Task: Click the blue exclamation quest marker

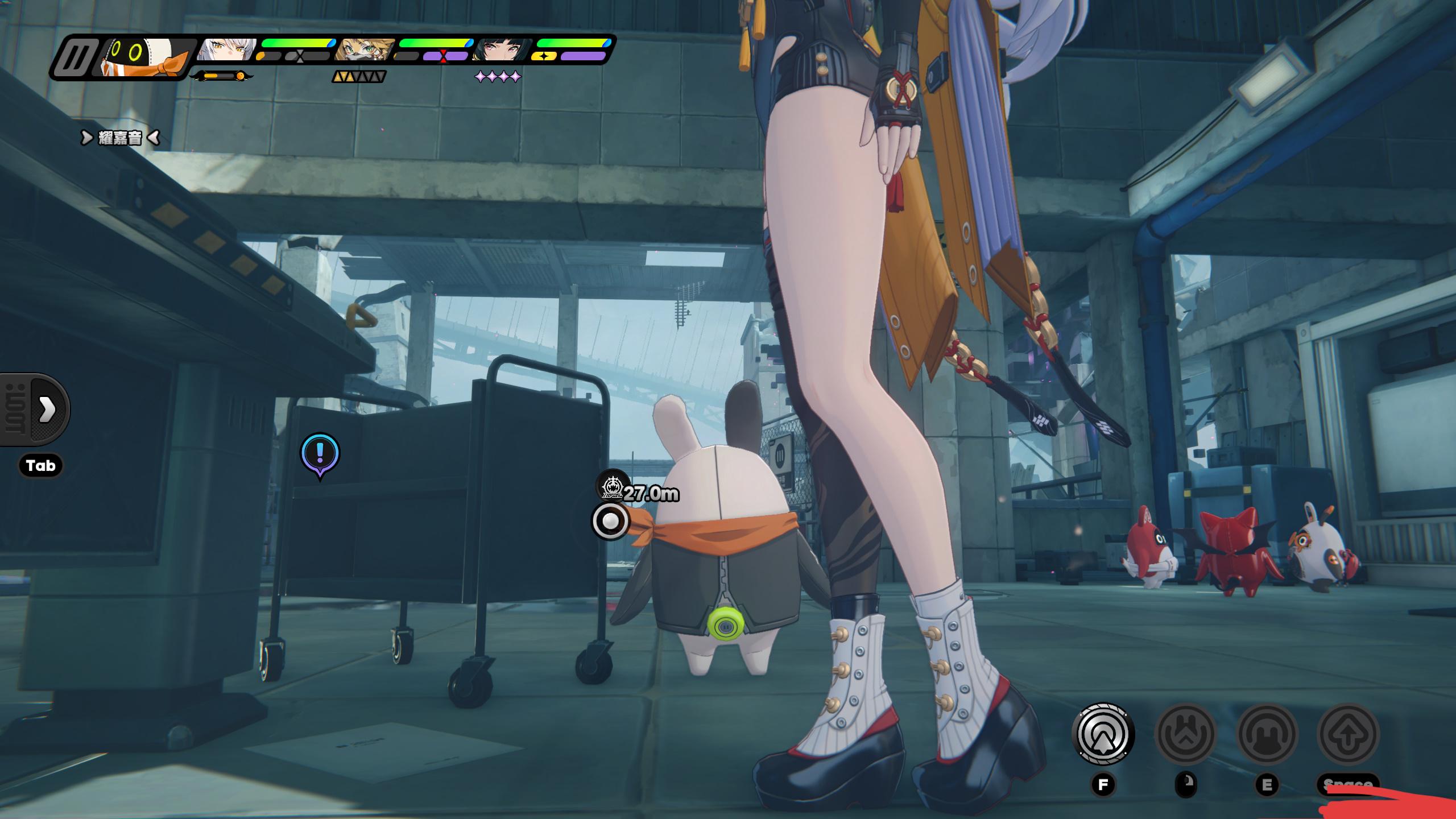Action: [x=320, y=453]
